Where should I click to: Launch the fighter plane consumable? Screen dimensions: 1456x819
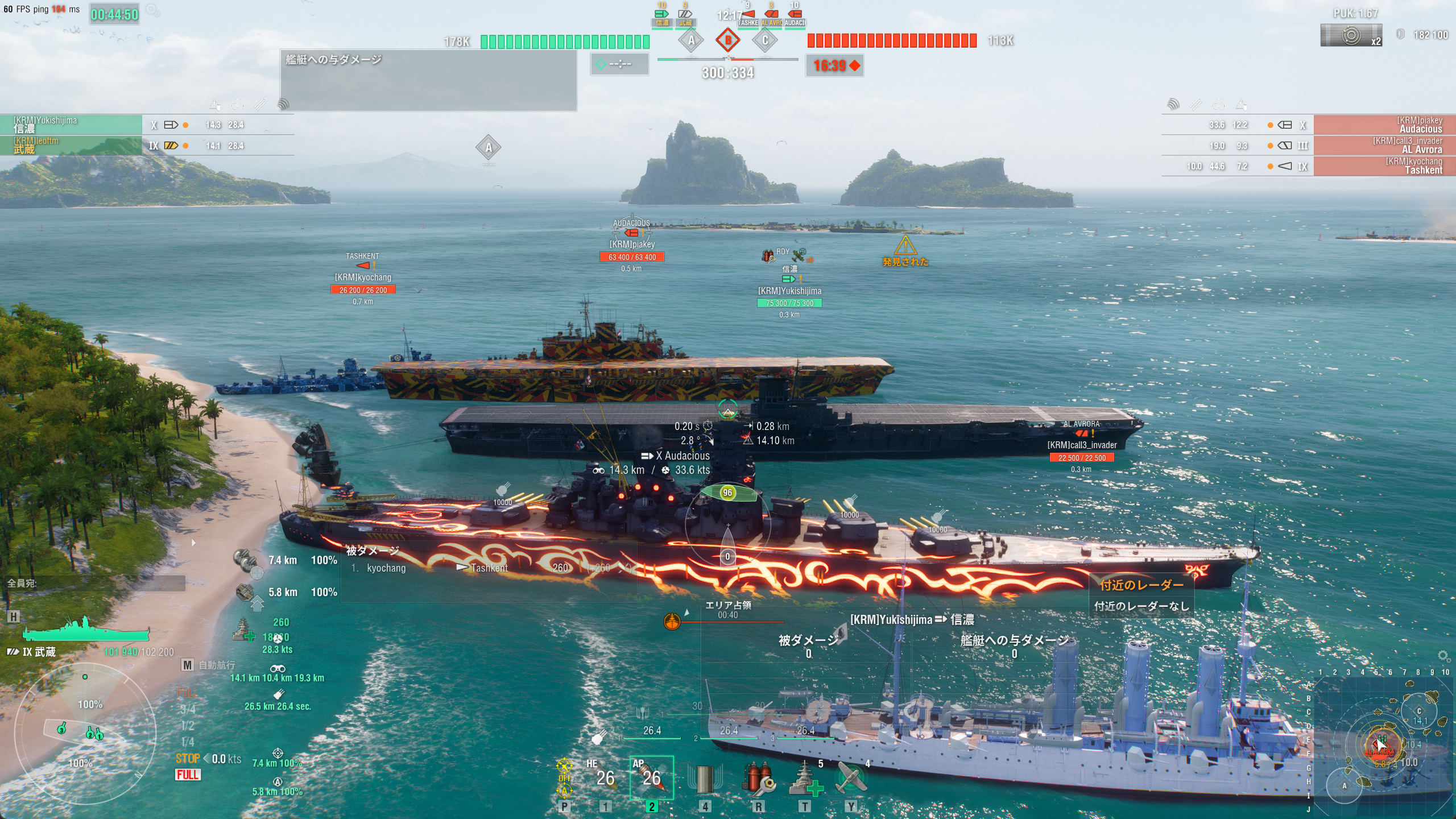(851, 779)
